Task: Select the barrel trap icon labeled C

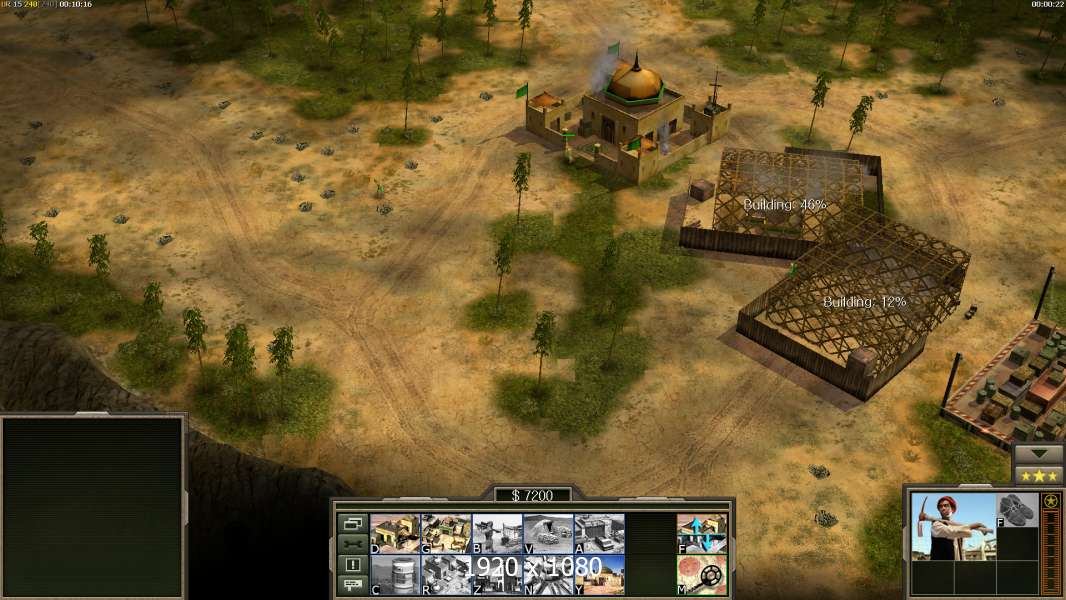Action: 395,575
